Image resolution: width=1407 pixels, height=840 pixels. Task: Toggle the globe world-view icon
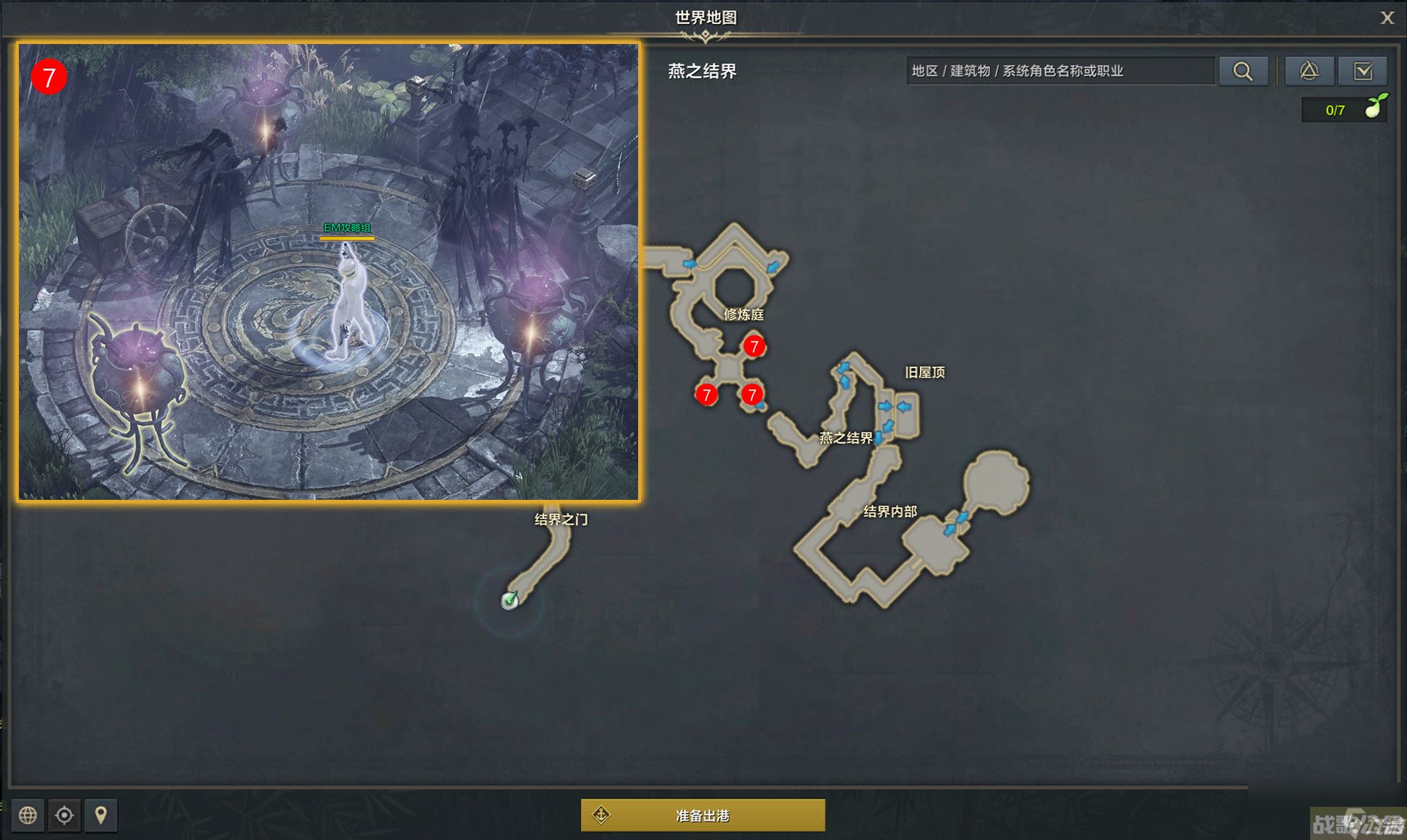click(x=28, y=815)
